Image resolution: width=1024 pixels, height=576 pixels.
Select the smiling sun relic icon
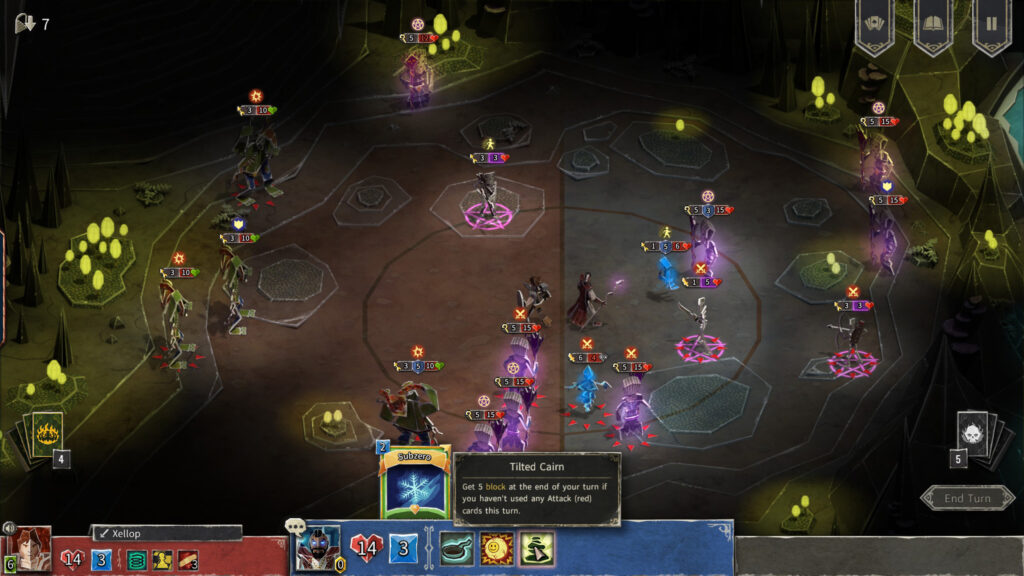[x=497, y=548]
